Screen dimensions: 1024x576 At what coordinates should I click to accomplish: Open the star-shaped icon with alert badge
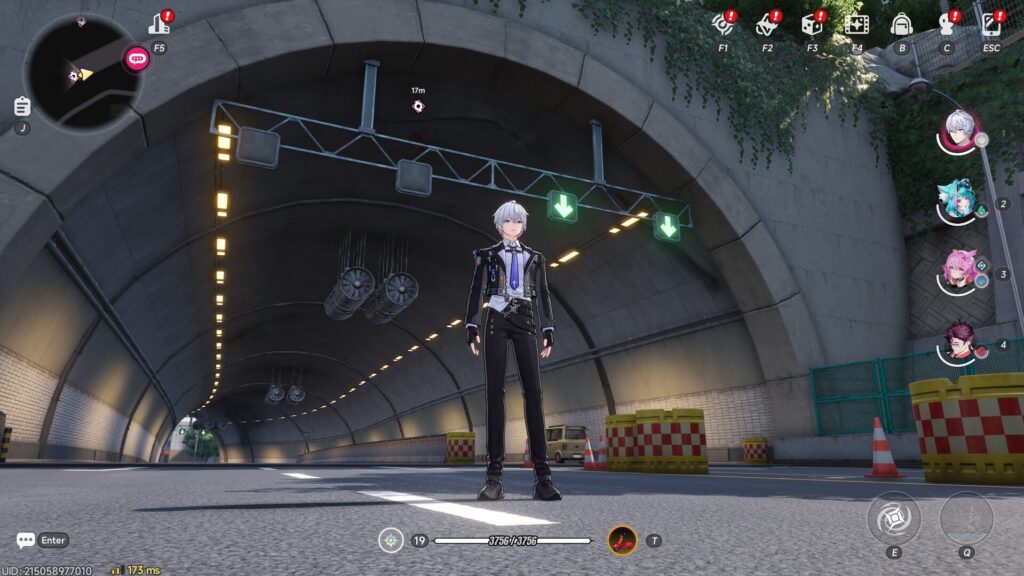767,24
